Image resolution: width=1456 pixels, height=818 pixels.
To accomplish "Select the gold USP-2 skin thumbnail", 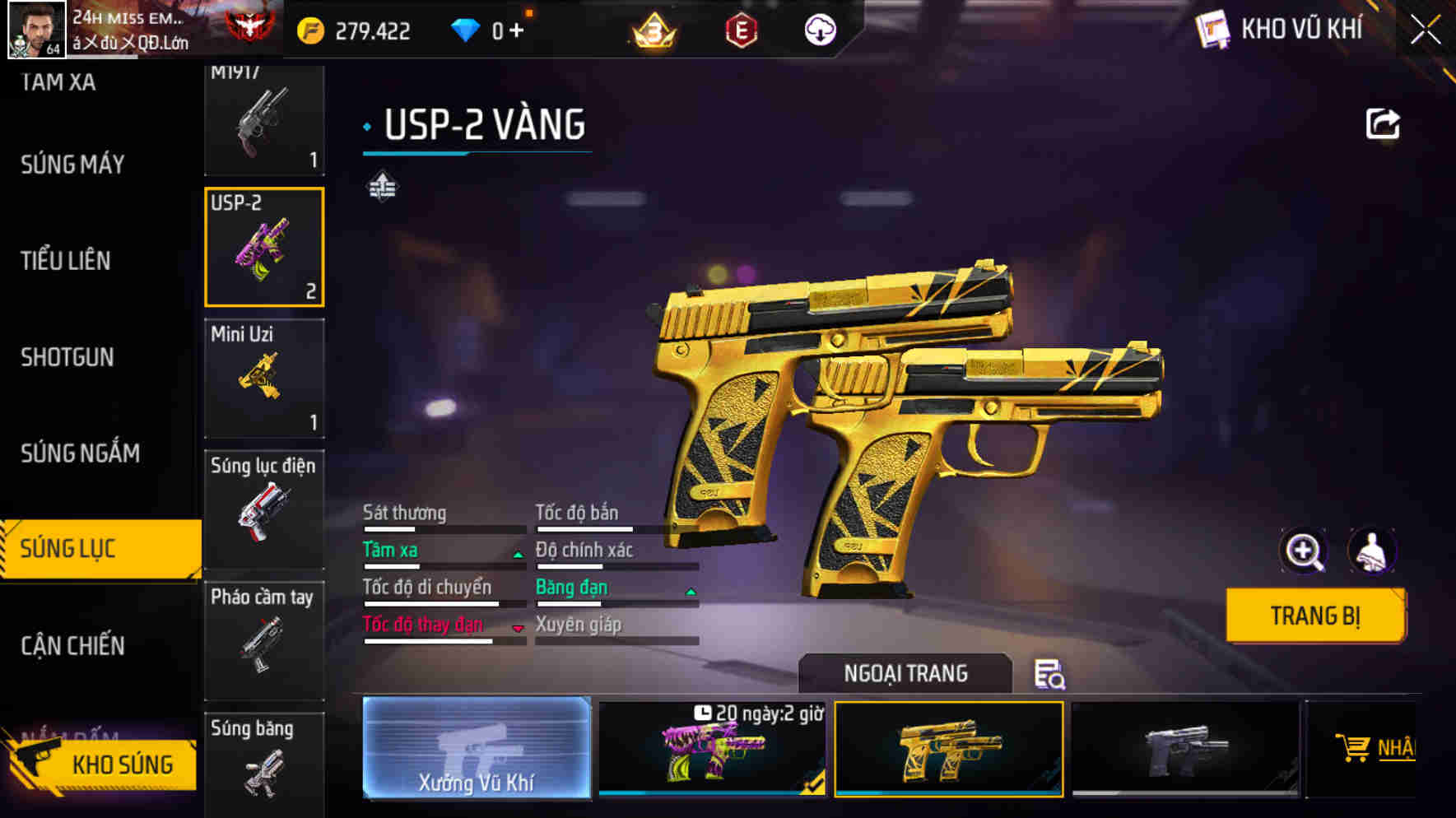I will tap(947, 749).
